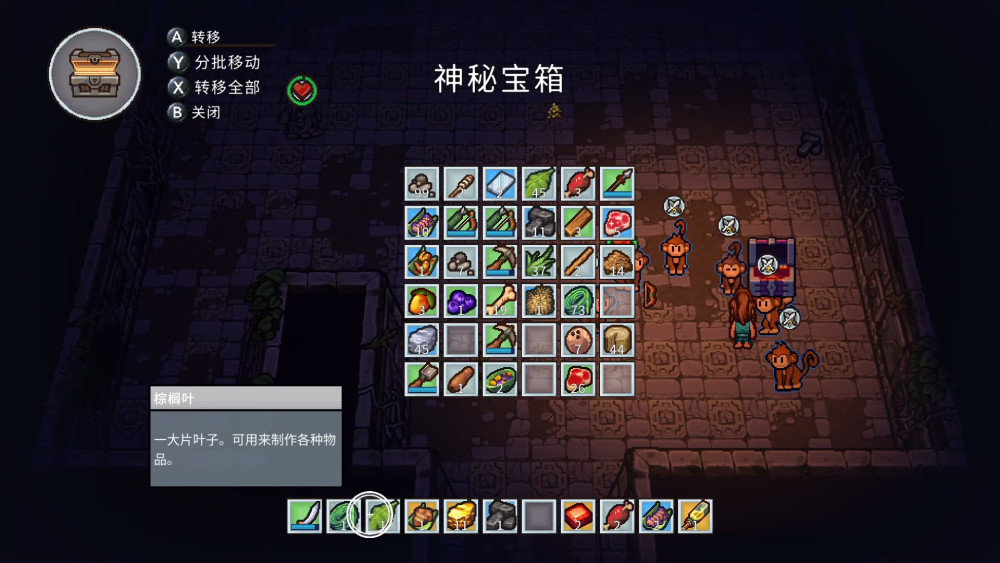Click the tall grass stack of 37
Screen dimensions: 1000x563
[x=539, y=261]
